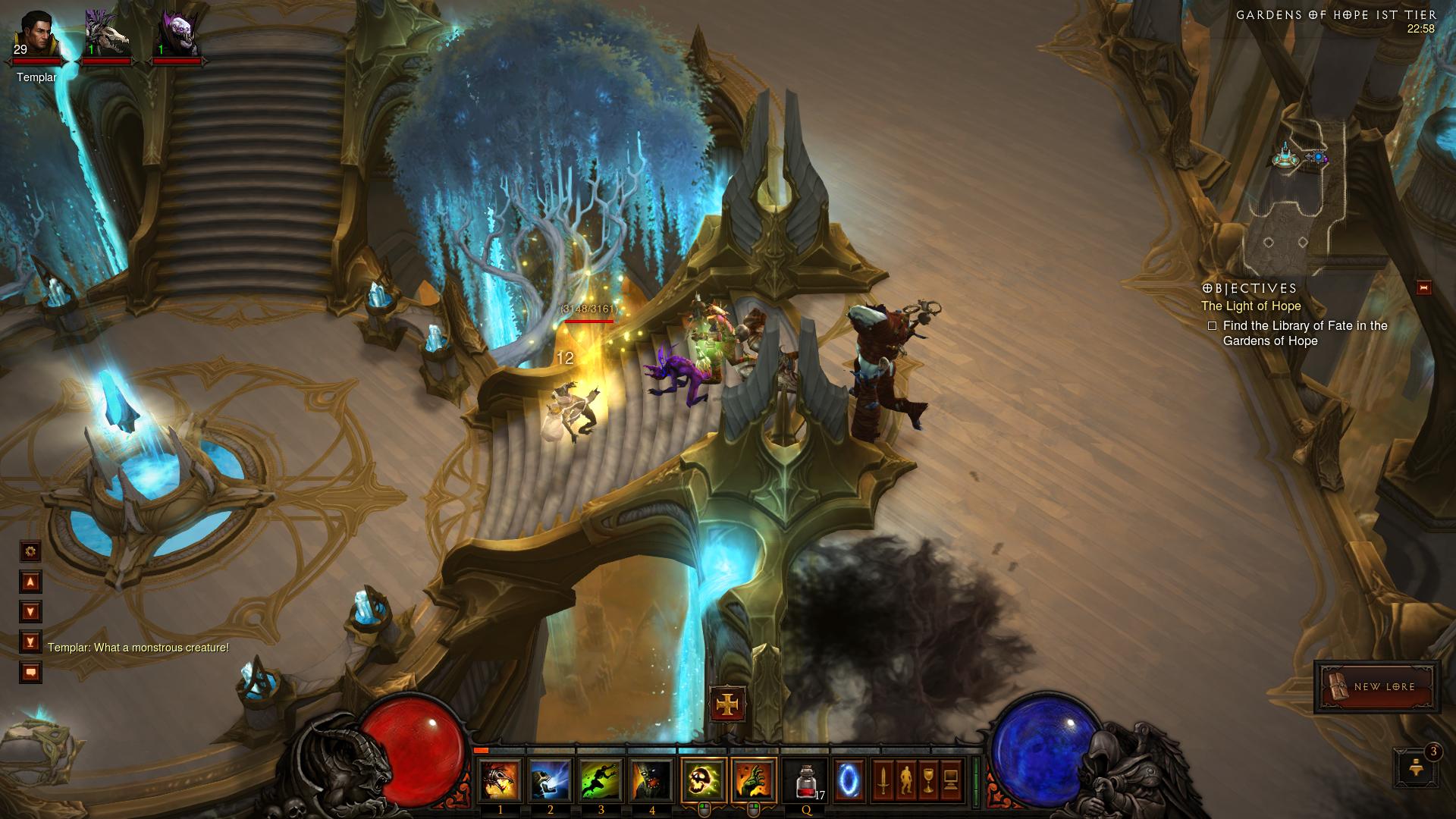
Task: Select the grasping zombie hand skill
Action: [754, 780]
